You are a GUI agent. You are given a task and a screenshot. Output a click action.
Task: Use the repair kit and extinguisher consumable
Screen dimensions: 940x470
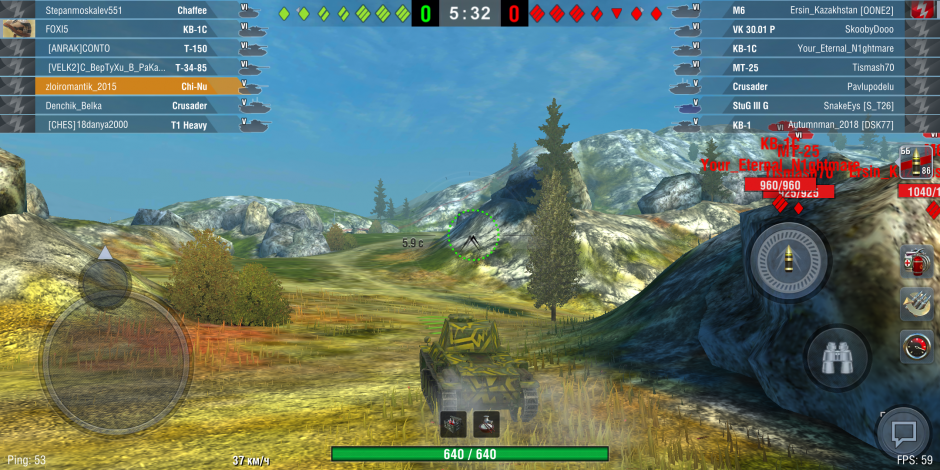916,262
